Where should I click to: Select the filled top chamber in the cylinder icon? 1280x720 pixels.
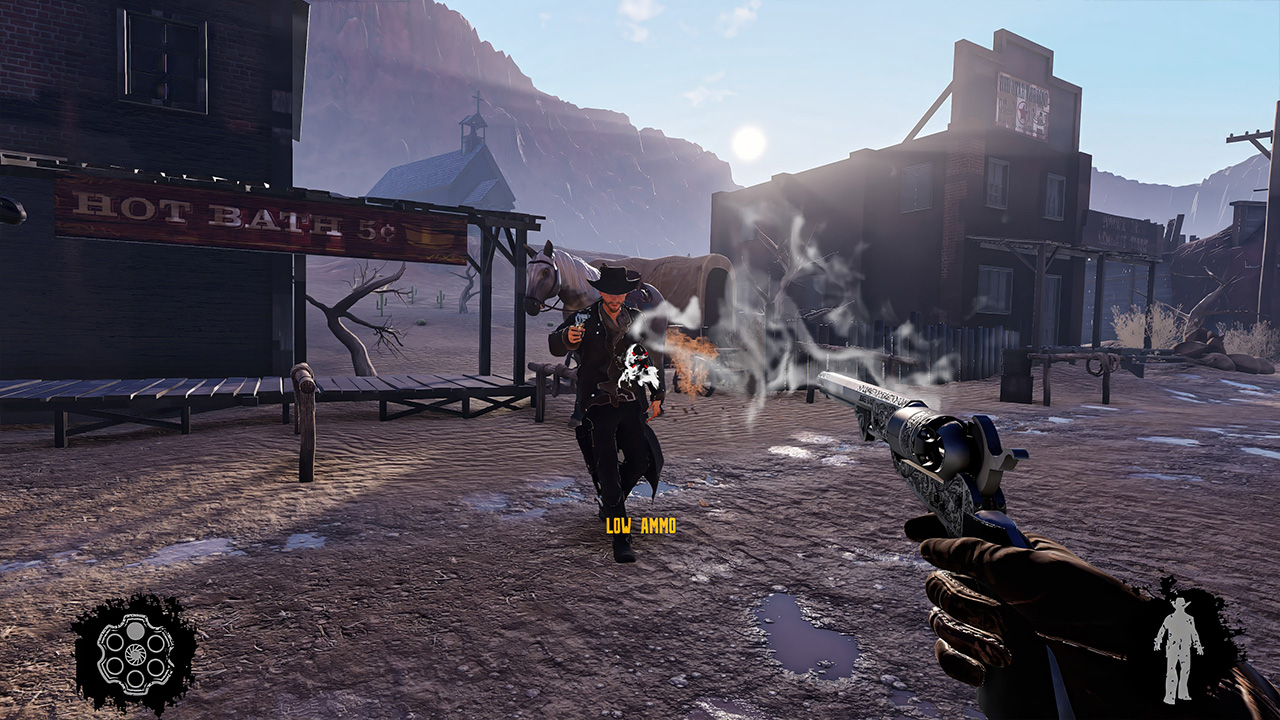tap(136, 630)
